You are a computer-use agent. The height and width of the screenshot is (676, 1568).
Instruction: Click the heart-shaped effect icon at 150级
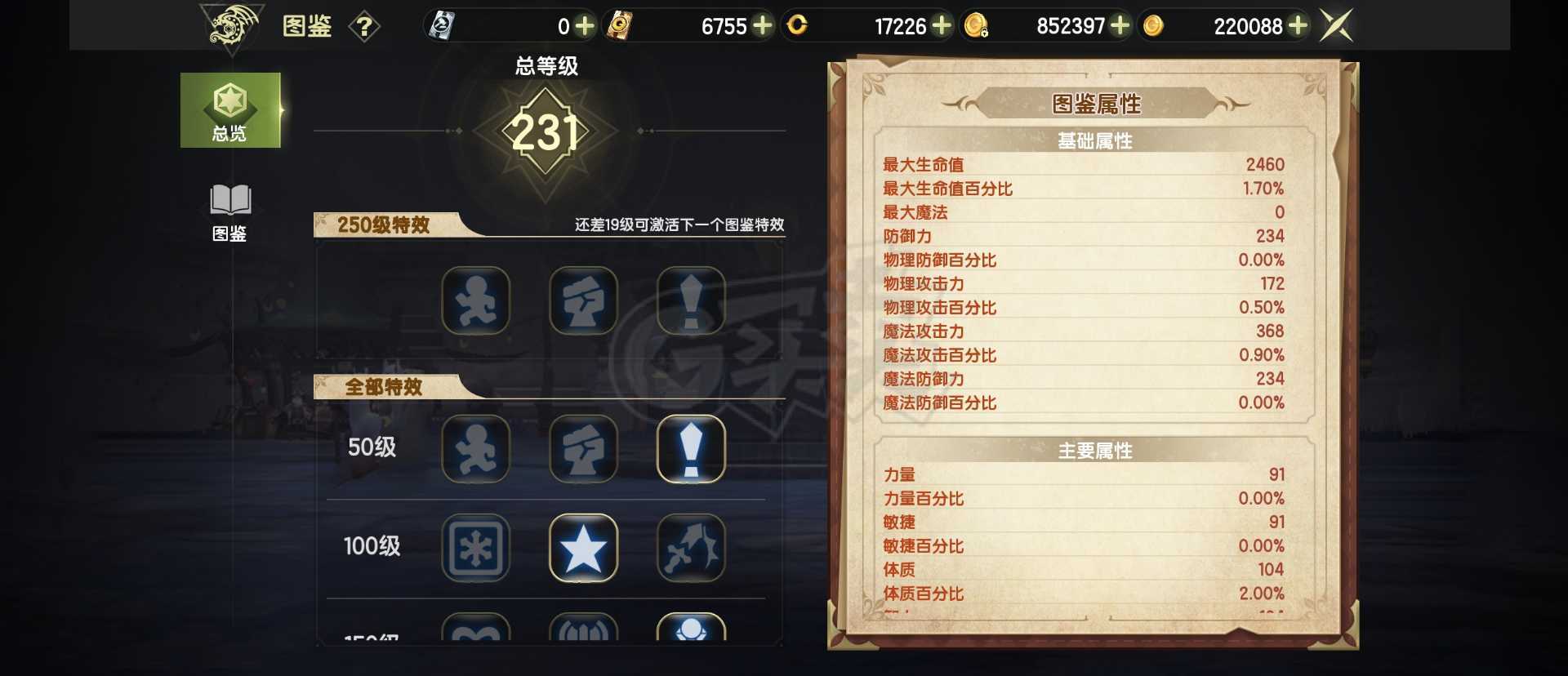point(476,635)
